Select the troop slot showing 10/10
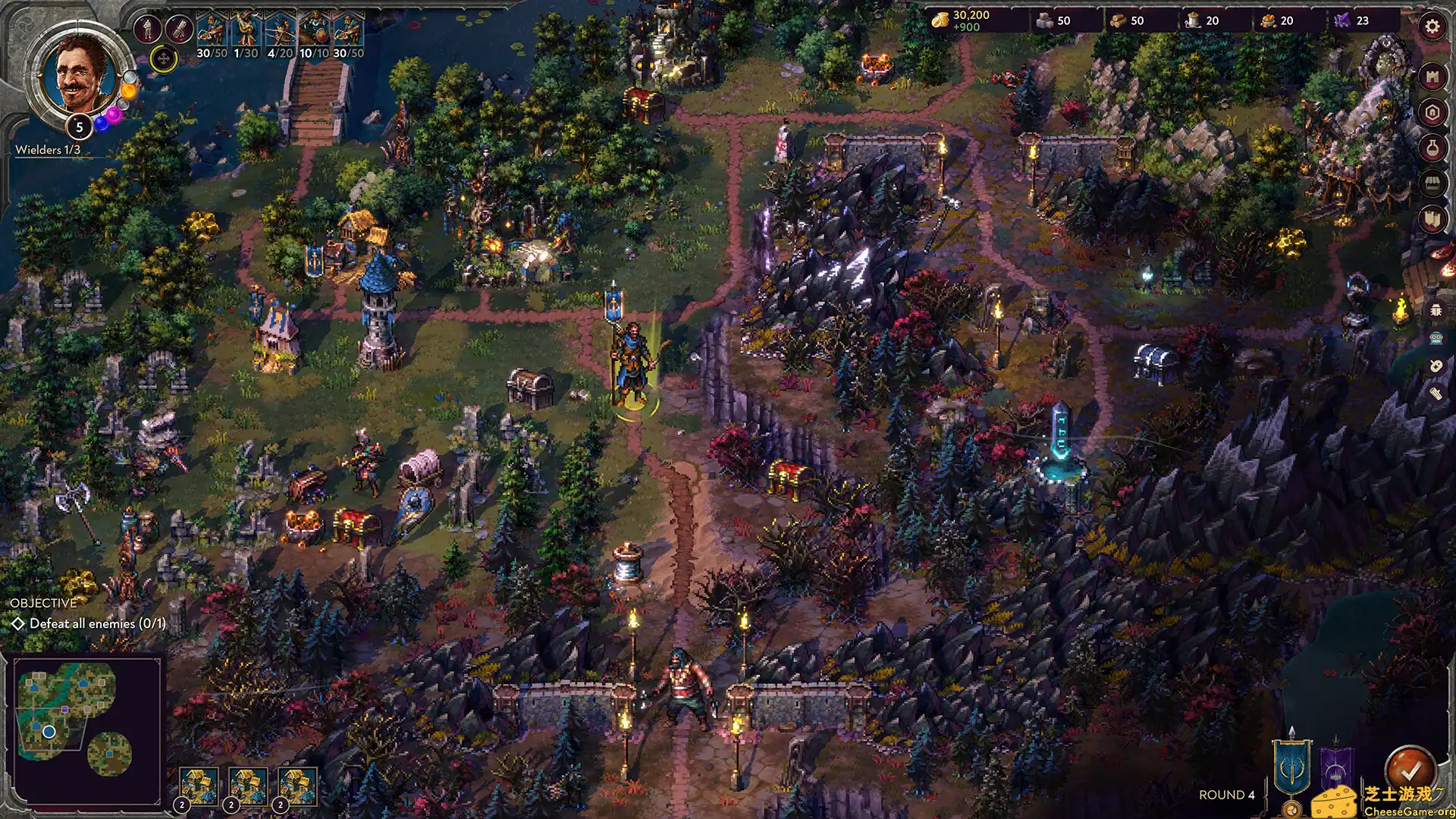The width and height of the screenshot is (1456, 819). click(x=315, y=30)
